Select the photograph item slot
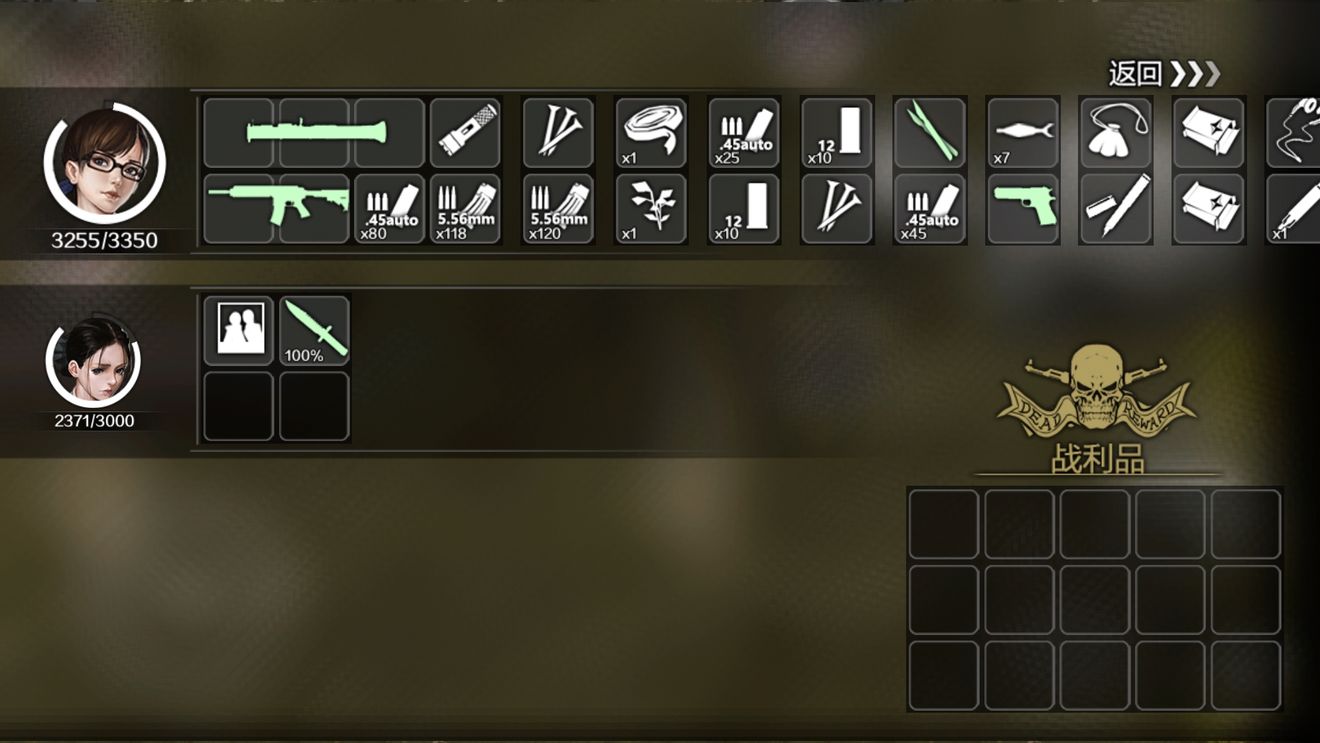This screenshot has height=743, width=1320. pyautogui.click(x=239, y=330)
